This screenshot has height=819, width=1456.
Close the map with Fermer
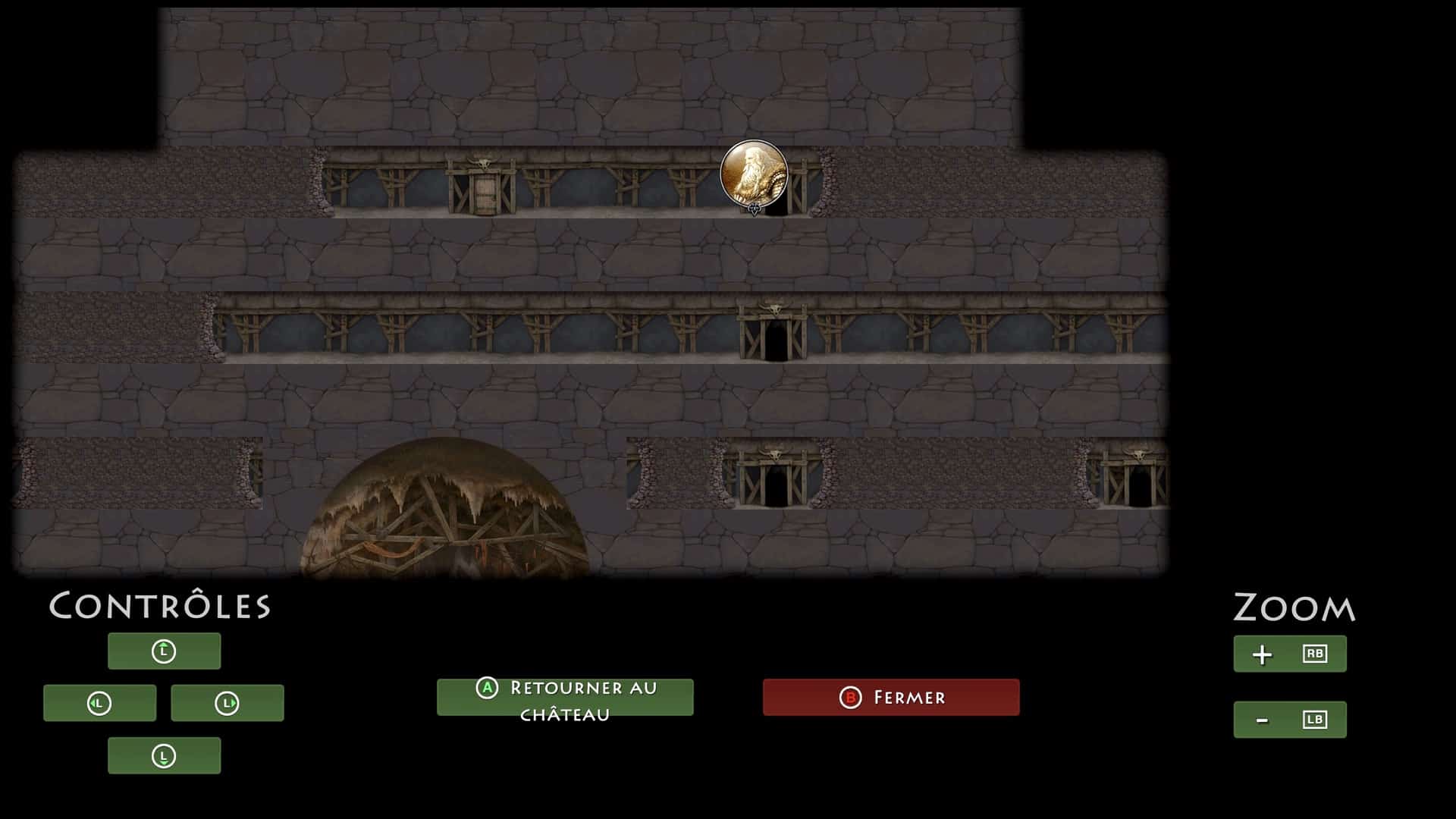pyautogui.click(x=891, y=697)
